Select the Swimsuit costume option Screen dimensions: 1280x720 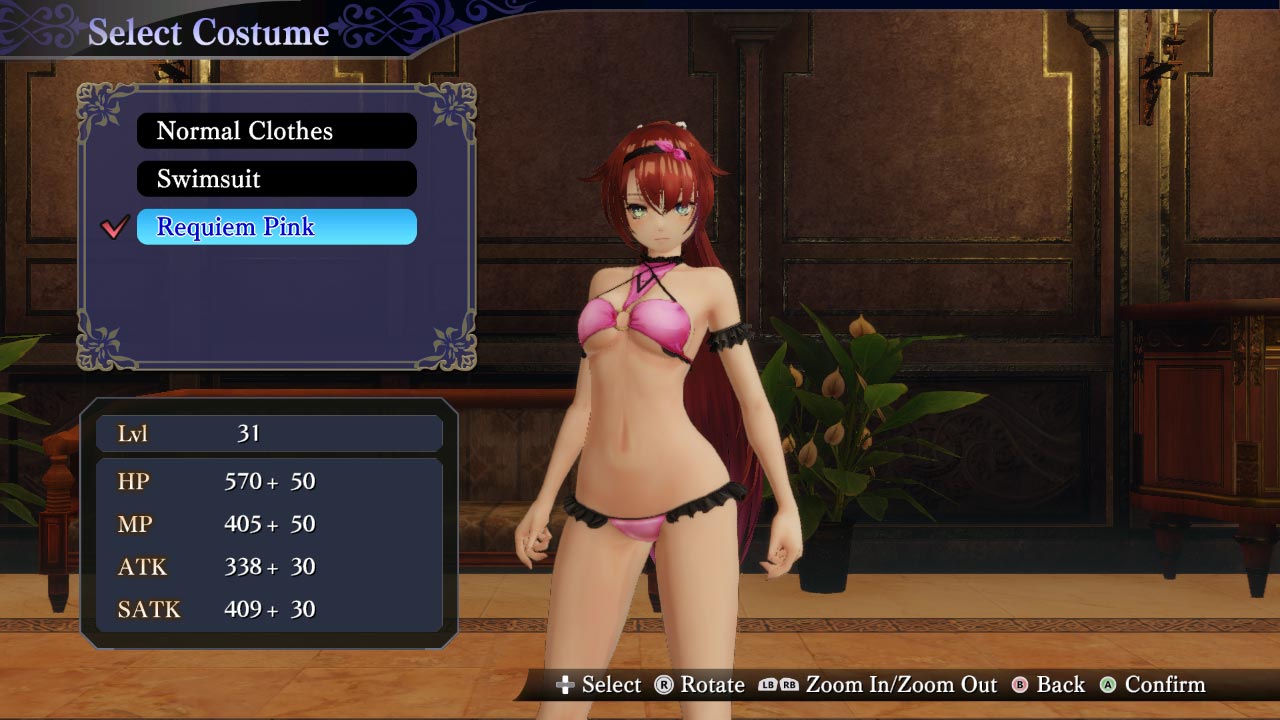click(276, 178)
